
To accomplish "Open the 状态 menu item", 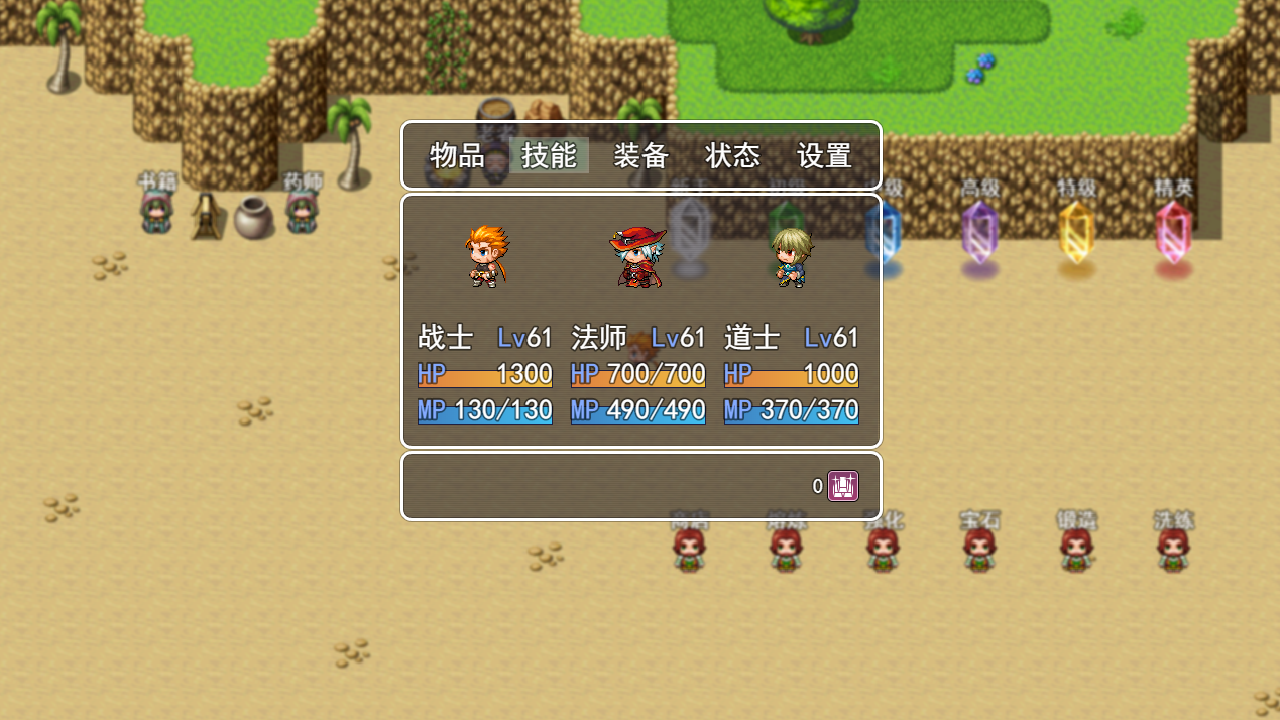I will click(733, 156).
